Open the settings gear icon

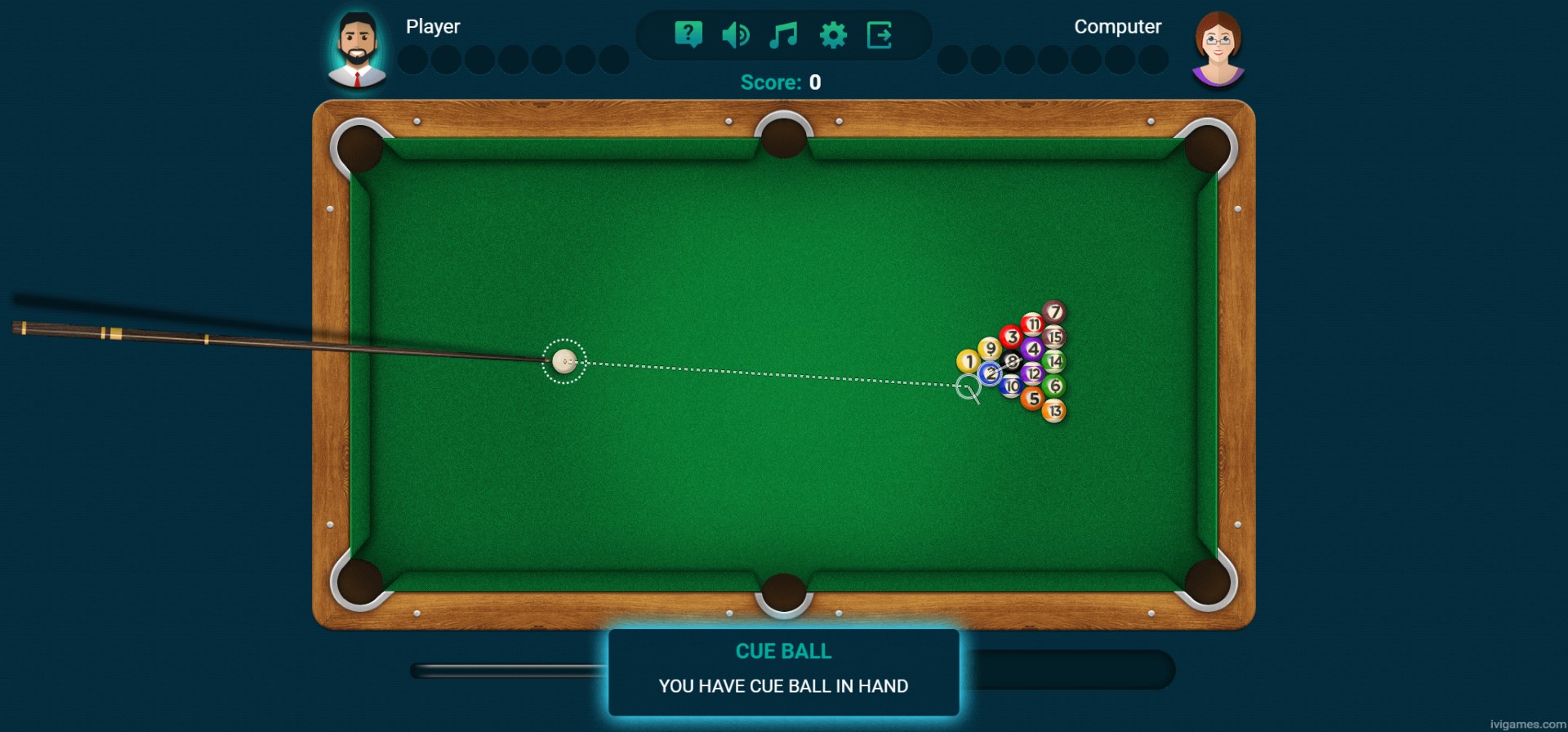click(831, 33)
